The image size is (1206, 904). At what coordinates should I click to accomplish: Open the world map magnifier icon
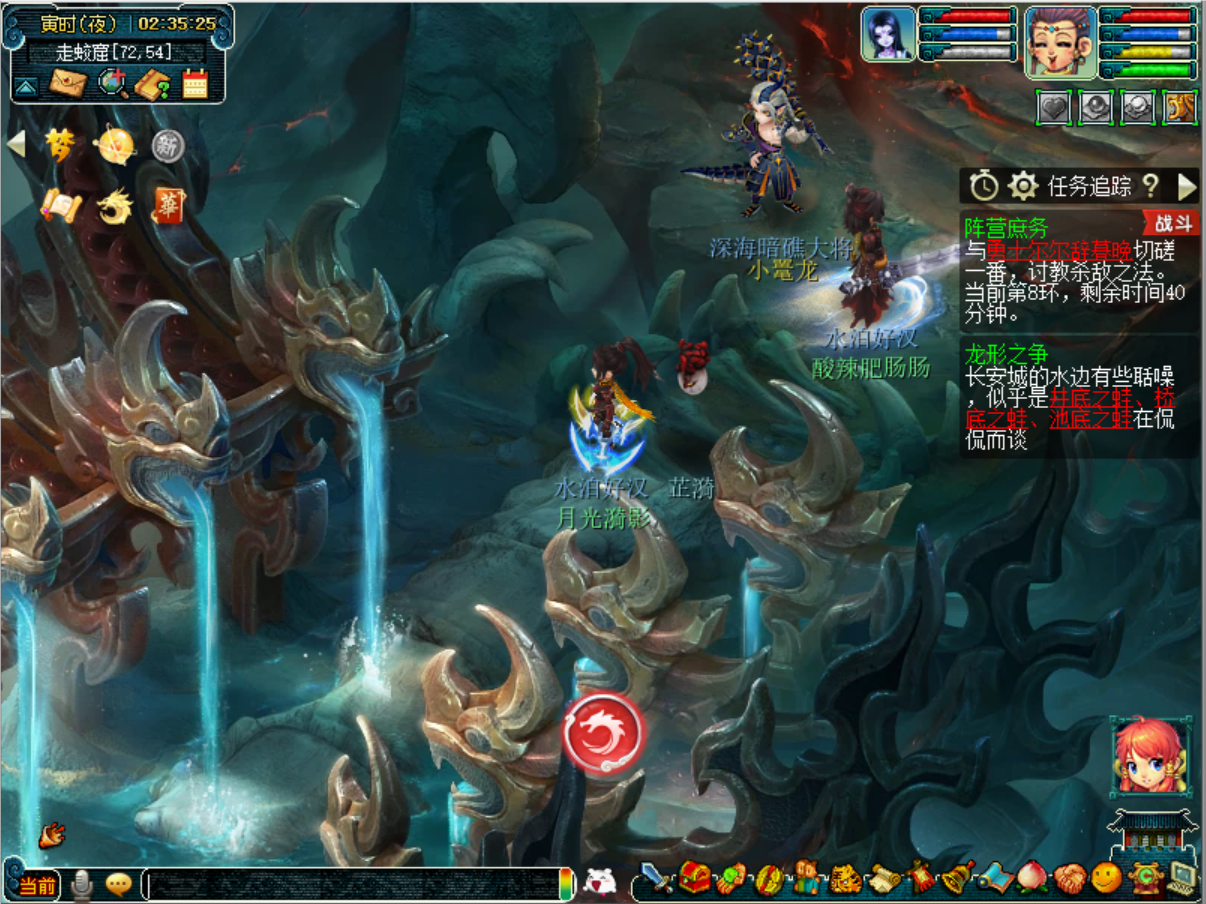[112, 83]
